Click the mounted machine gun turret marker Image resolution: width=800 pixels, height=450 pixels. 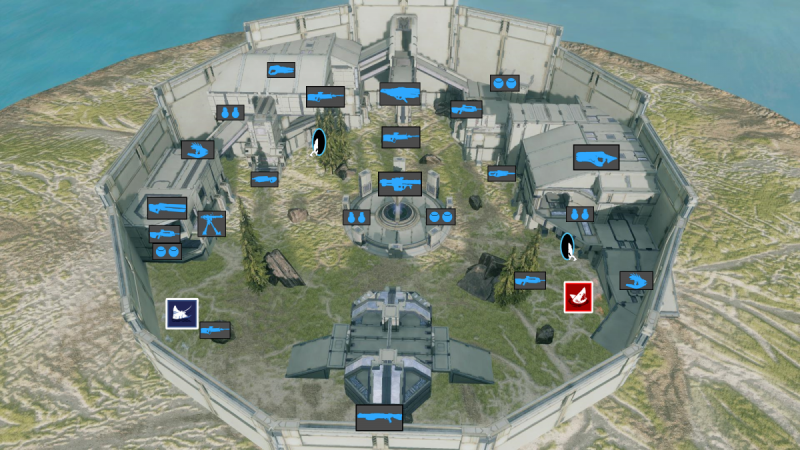pos(211,224)
